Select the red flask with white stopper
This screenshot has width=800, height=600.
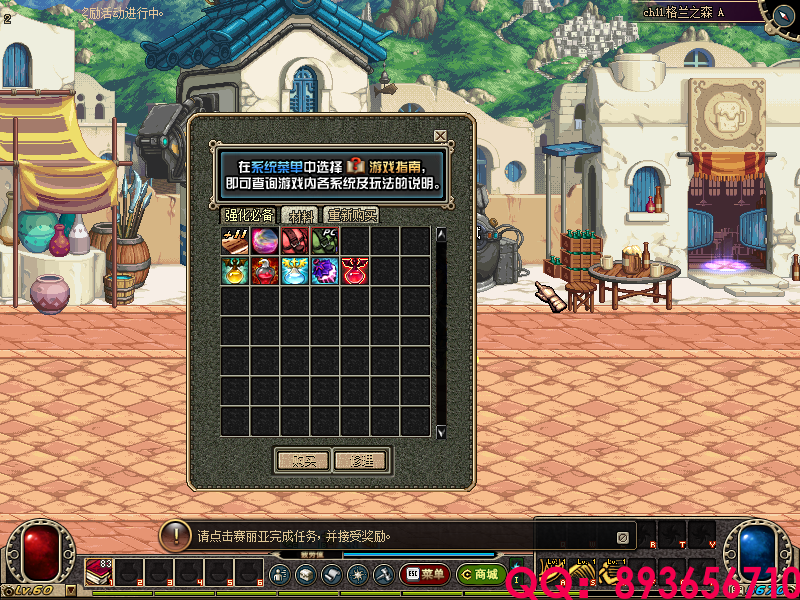point(265,270)
